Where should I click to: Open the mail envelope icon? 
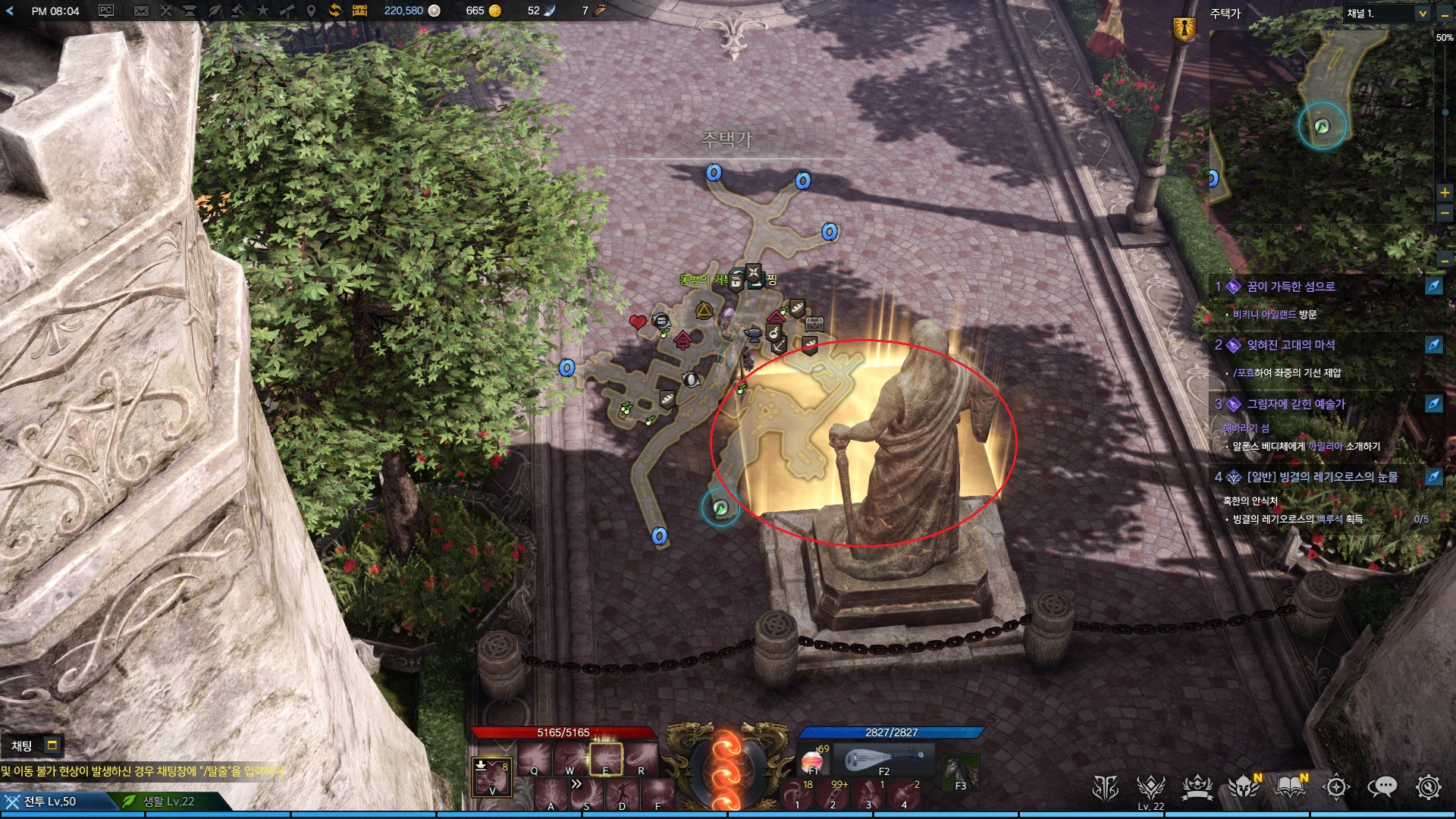point(141,11)
